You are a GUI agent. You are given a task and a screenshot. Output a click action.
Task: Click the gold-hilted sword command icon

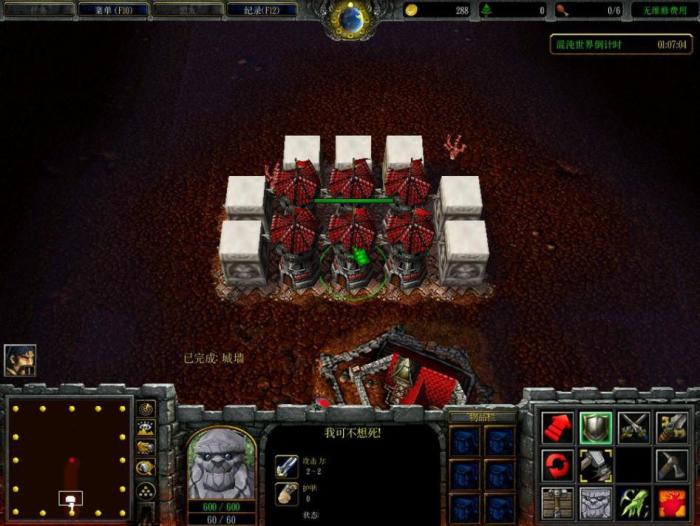pyautogui.click(x=672, y=427)
